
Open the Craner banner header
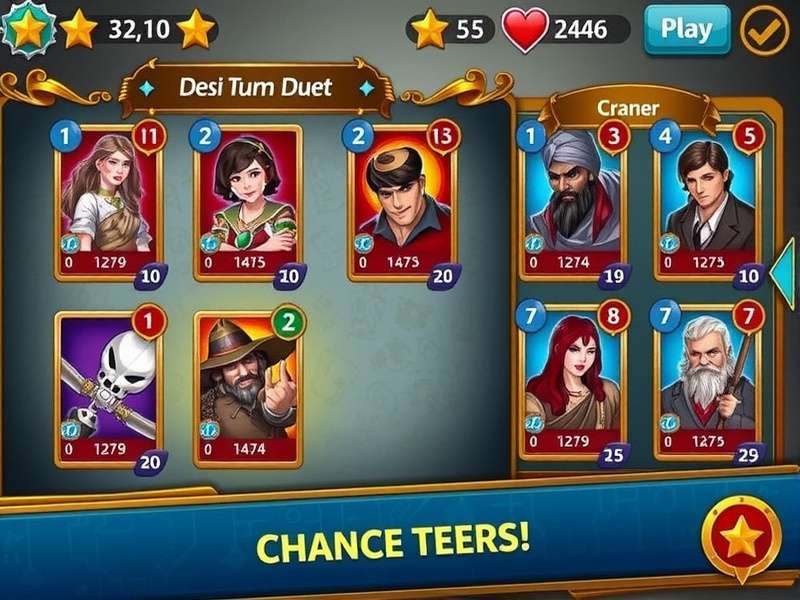coord(628,107)
